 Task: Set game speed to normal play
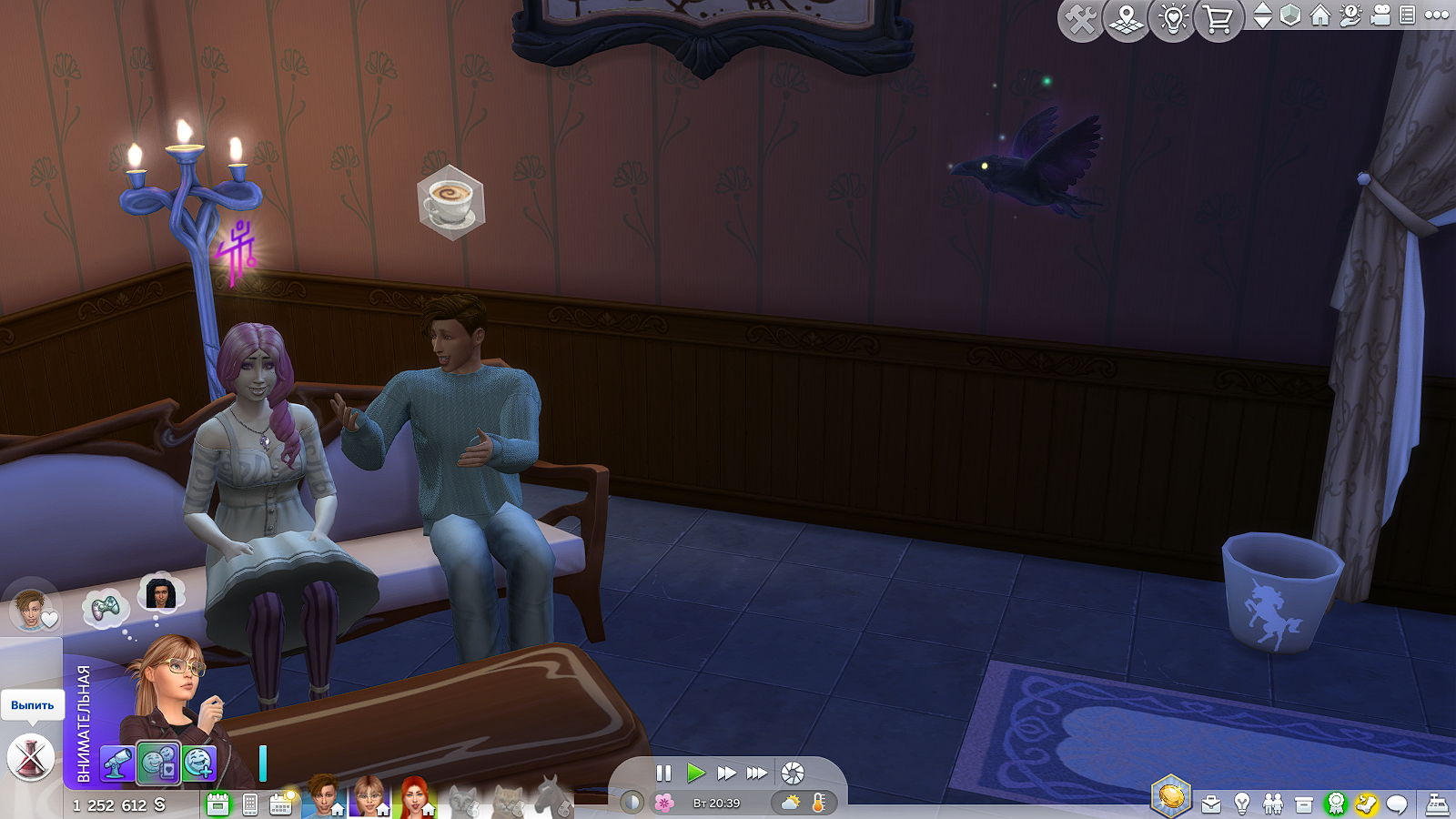(x=696, y=773)
